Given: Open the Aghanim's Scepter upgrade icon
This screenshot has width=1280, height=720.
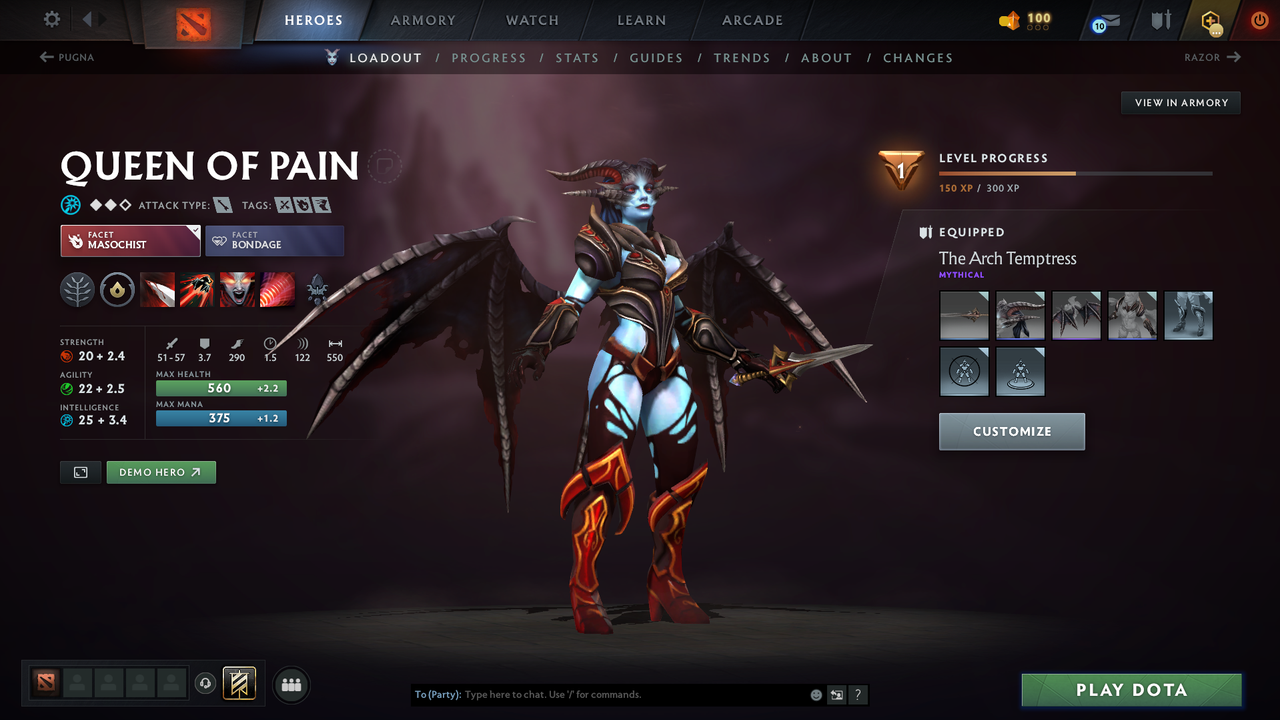Looking at the screenshot, I should point(318,288).
